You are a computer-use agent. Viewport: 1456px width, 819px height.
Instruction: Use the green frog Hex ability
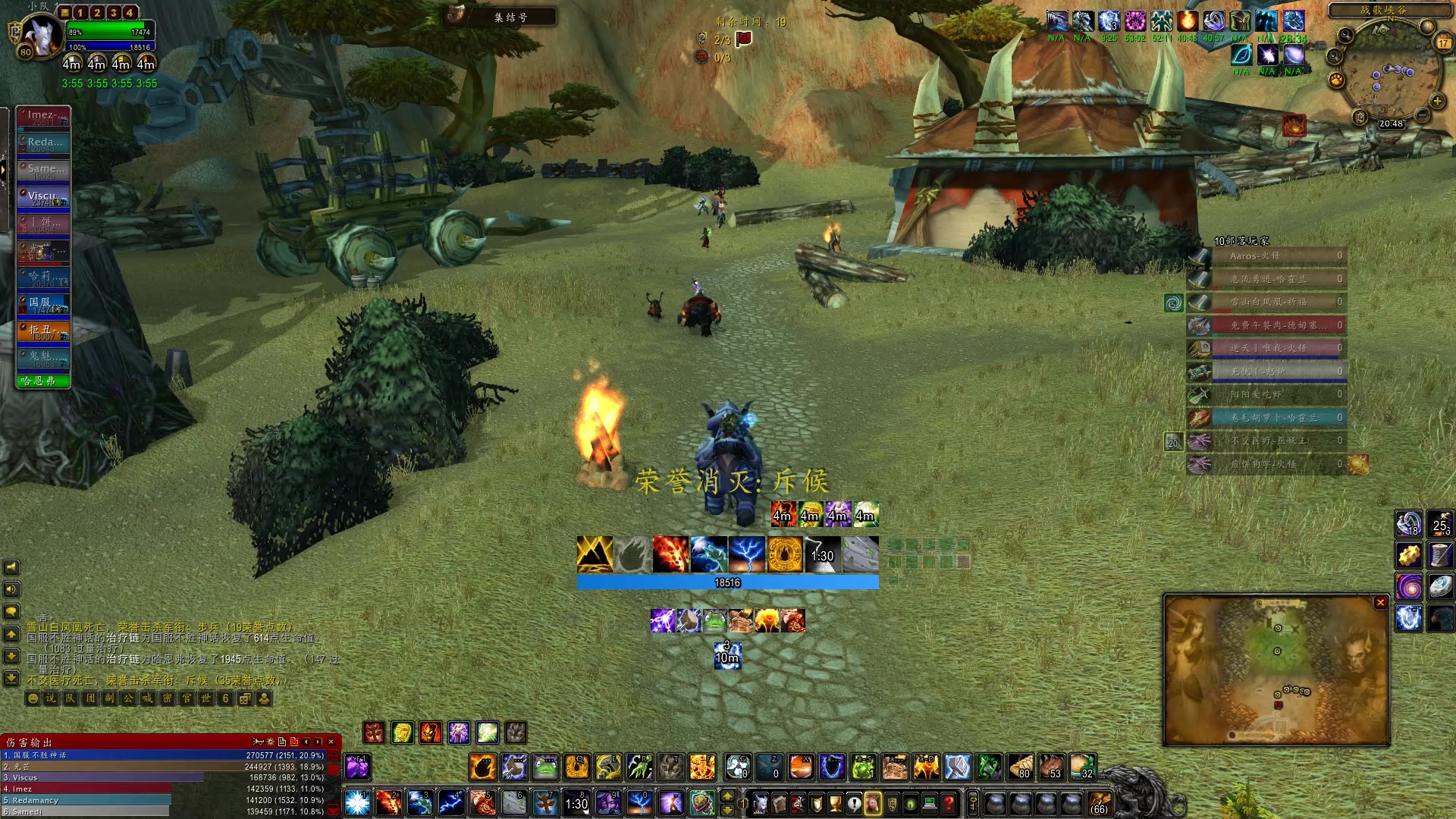545,767
